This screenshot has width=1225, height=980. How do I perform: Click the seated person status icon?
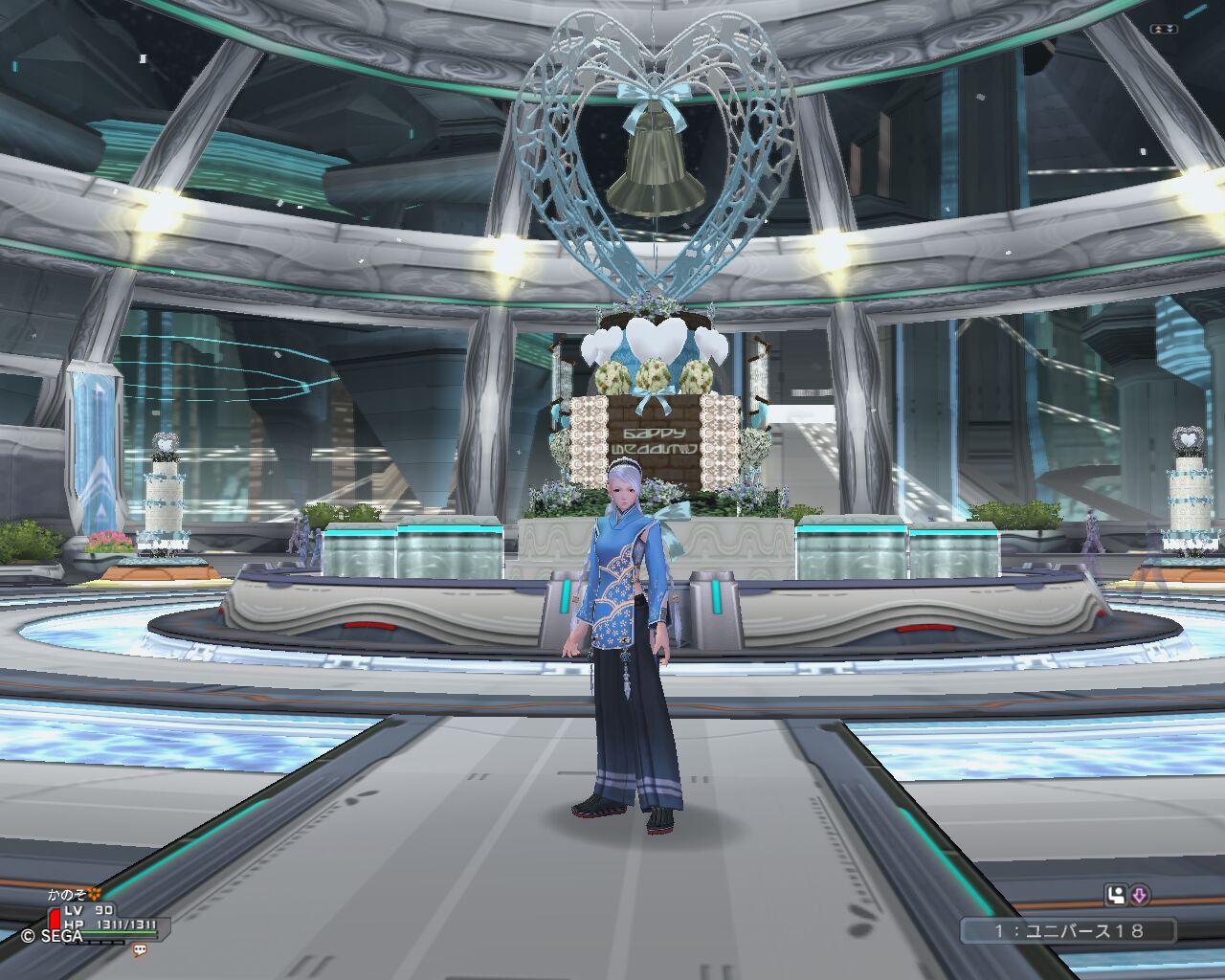pyautogui.click(x=1116, y=896)
